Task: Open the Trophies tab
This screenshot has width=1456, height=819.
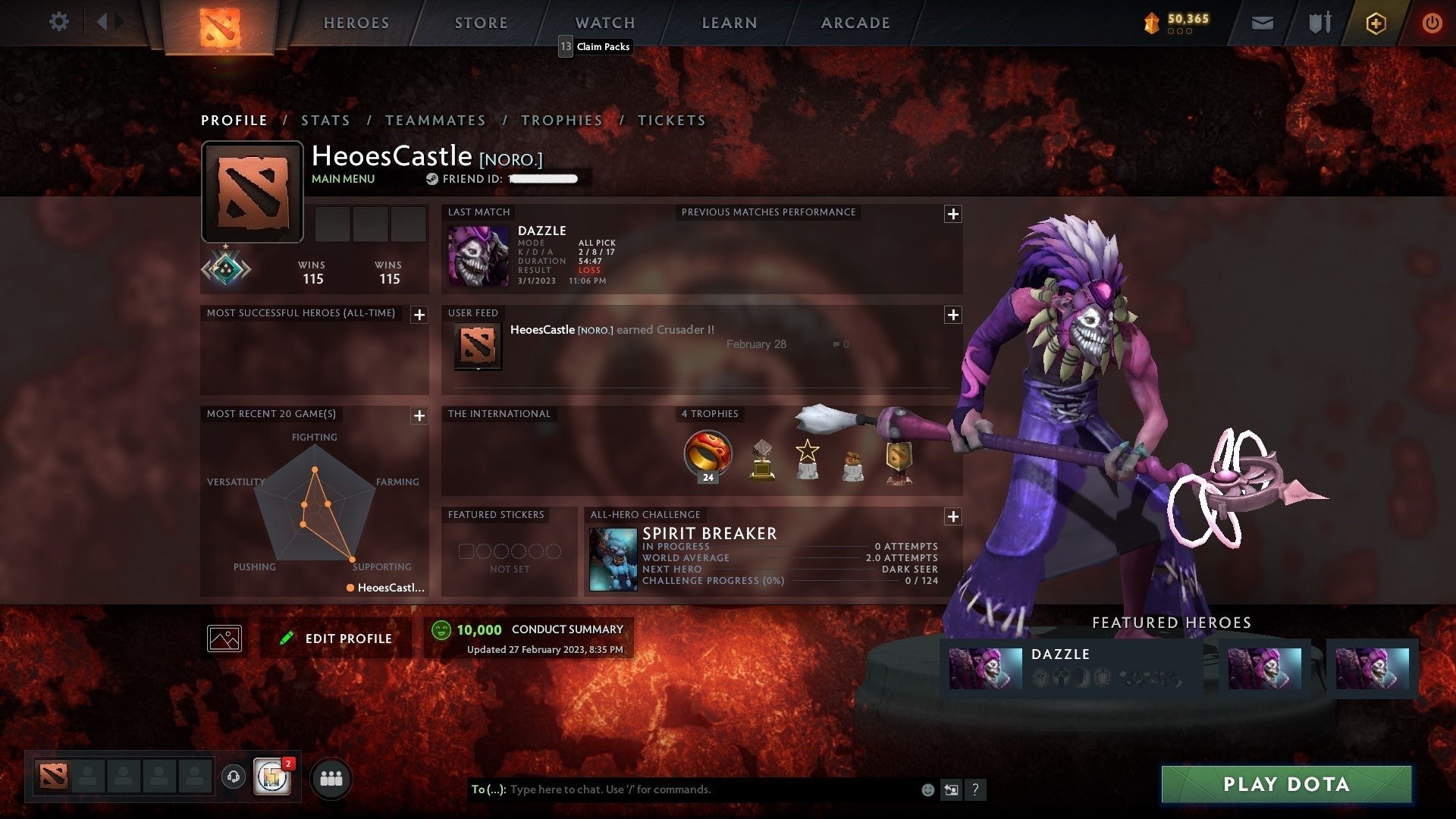Action: (561, 120)
